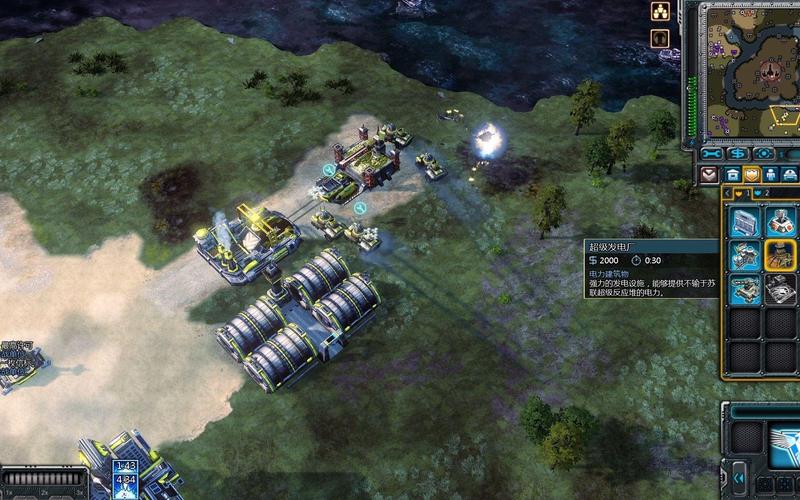Activate the sell dollar button
This screenshot has height=500, width=800.
[x=738, y=154]
